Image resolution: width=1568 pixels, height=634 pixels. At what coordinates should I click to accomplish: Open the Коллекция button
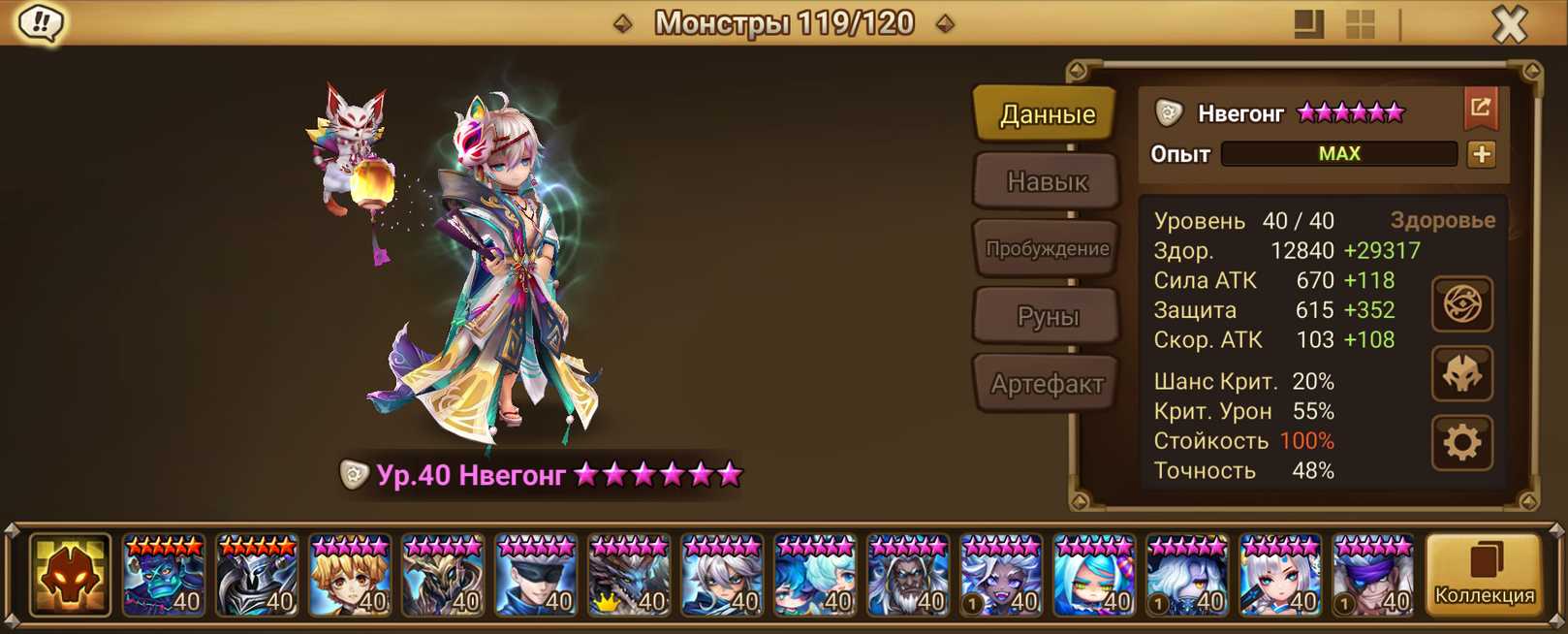point(1483,575)
